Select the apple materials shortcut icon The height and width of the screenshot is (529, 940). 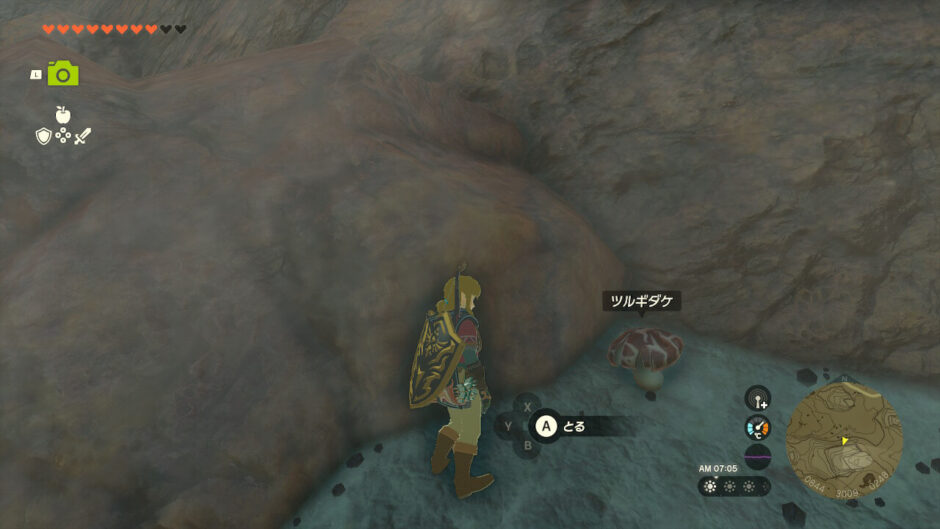point(63,115)
